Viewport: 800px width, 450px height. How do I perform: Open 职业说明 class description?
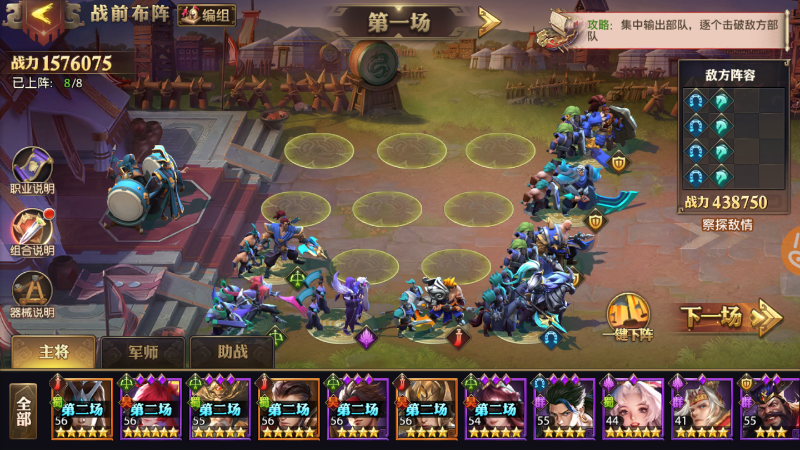click(x=33, y=170)
